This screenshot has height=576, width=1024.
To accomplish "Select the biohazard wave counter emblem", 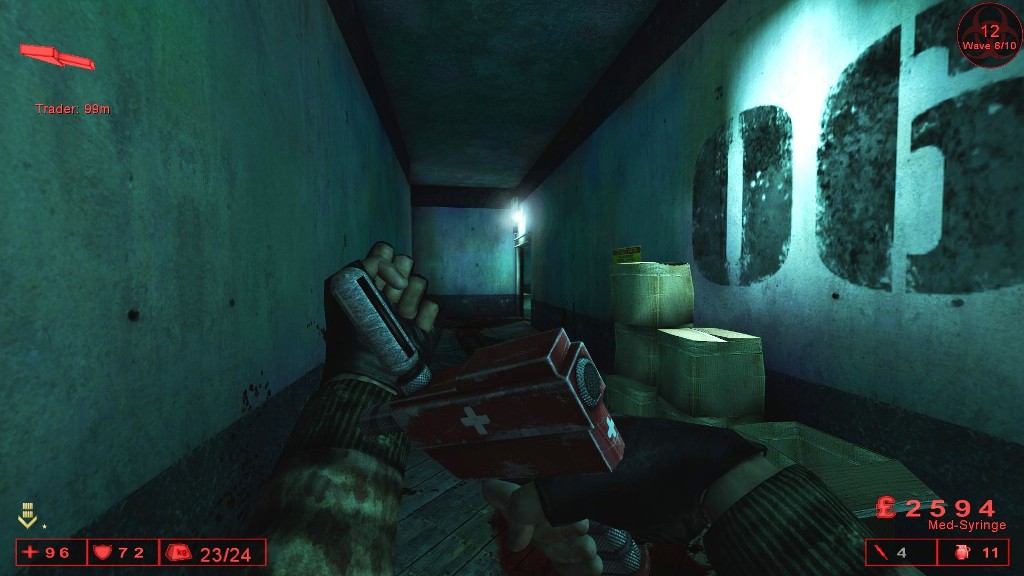I will pyautogui.click(x=989, y=34).
